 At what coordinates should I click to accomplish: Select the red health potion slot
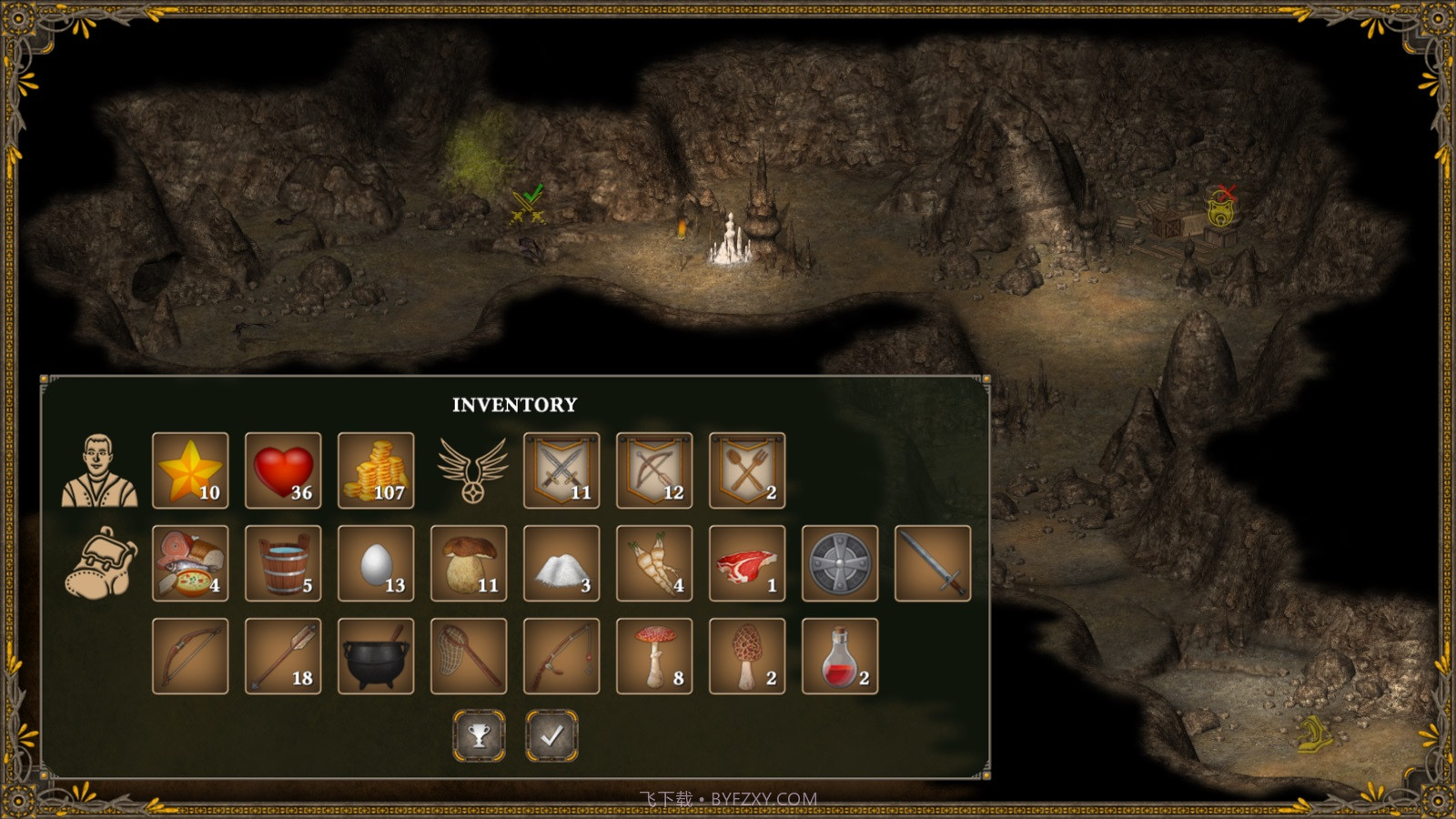point(840,656)
